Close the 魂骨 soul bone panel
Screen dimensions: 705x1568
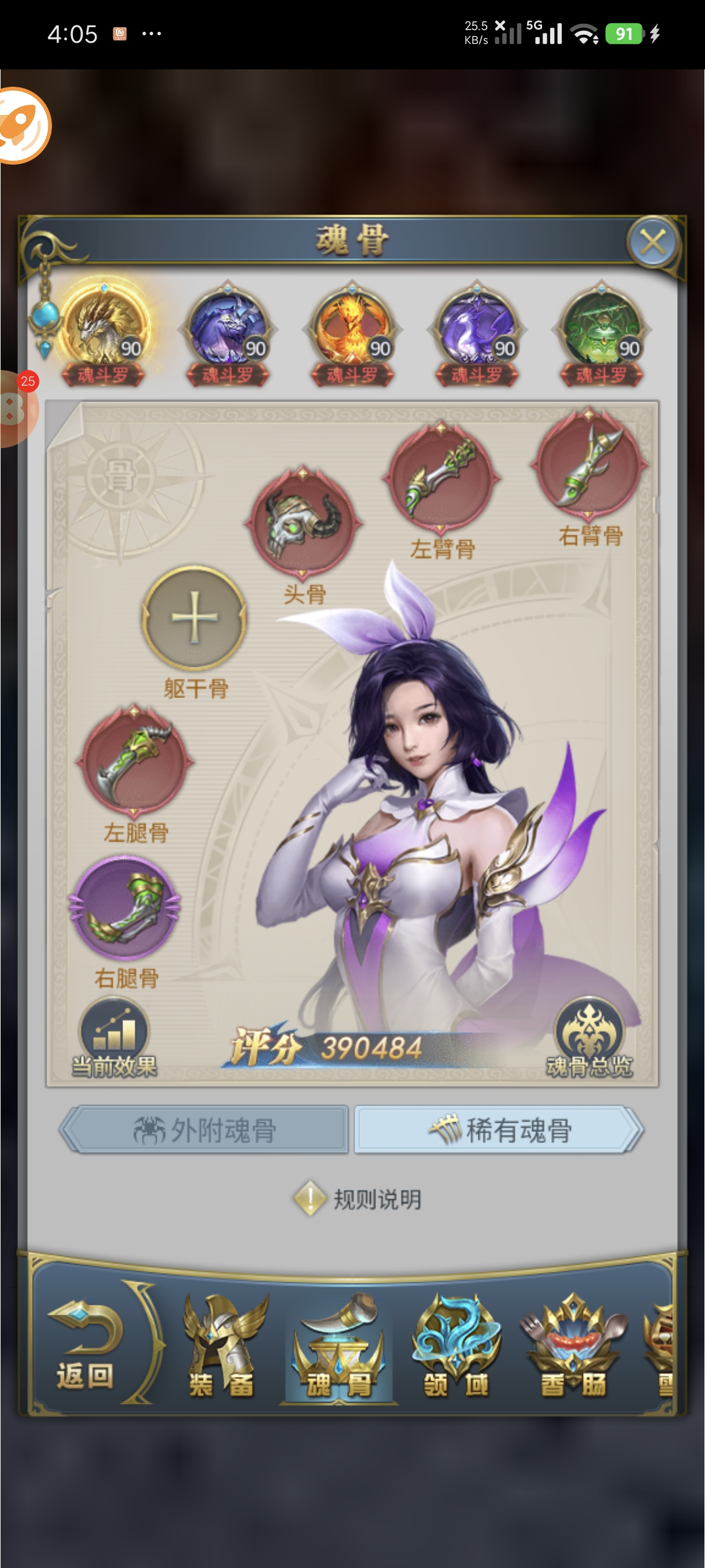[652, 243]
